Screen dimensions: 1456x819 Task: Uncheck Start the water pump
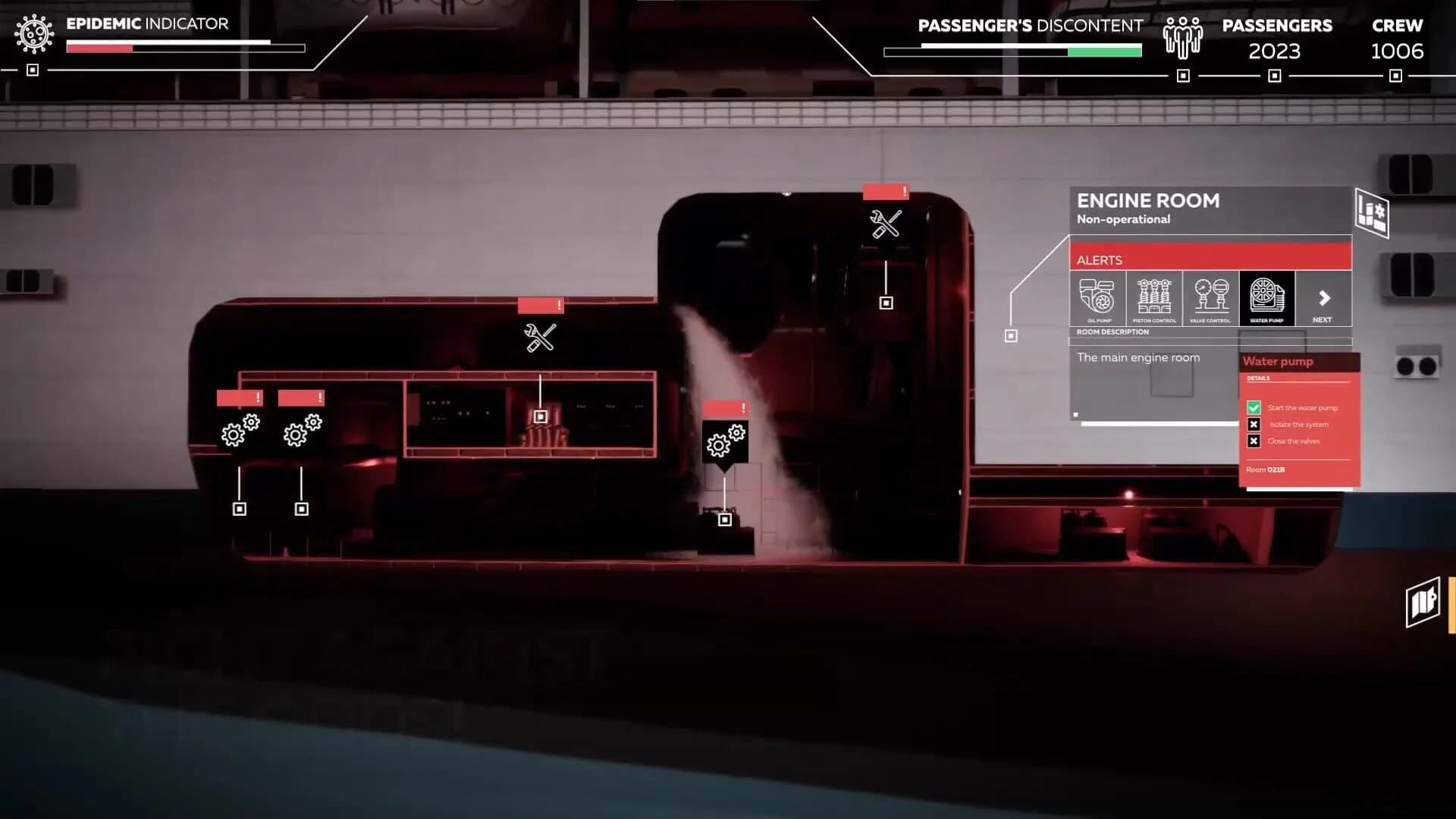coord(1254,407)
